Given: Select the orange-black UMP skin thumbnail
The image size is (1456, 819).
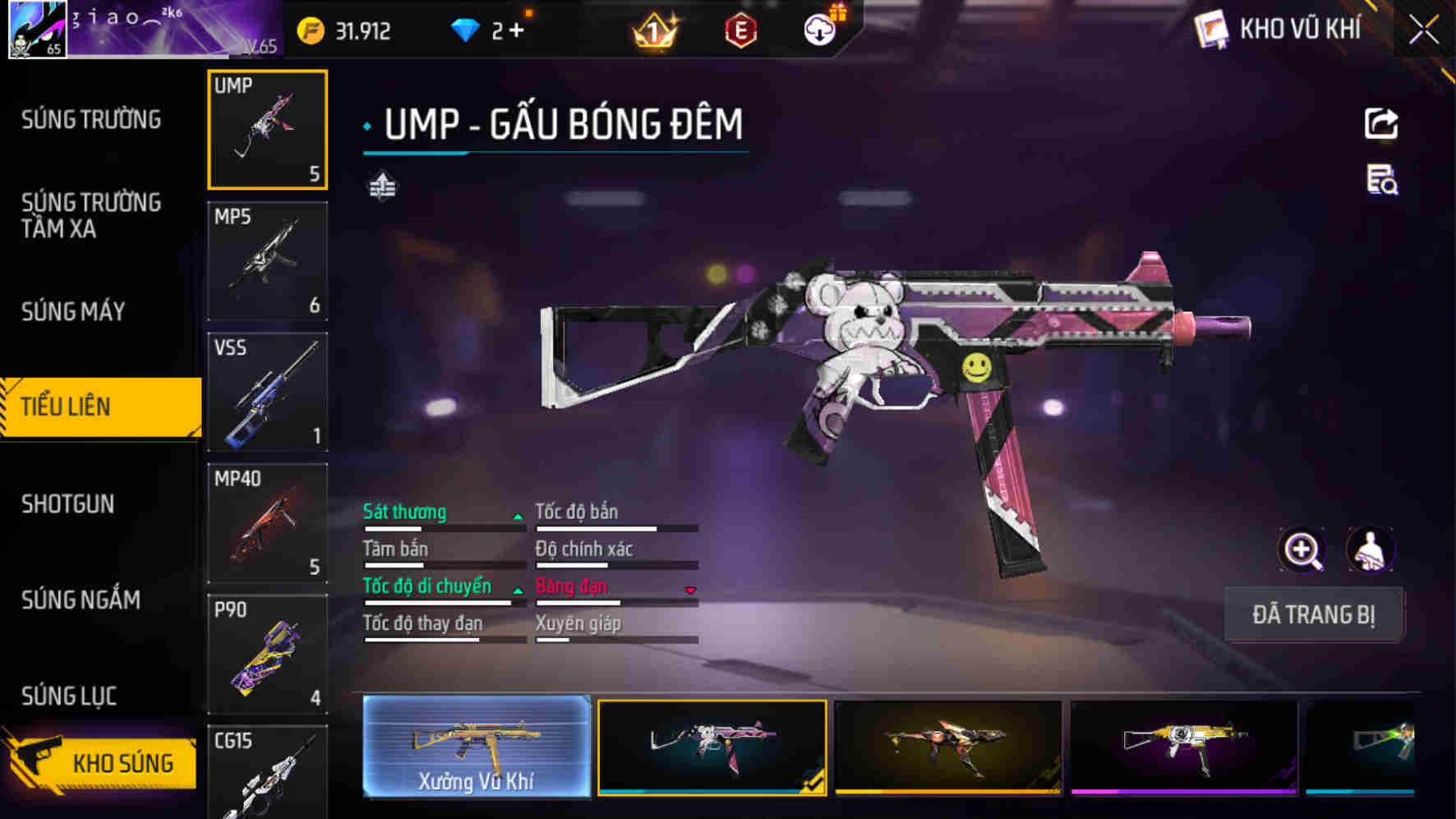Looking at the screenshot, I should coord(947,746).
